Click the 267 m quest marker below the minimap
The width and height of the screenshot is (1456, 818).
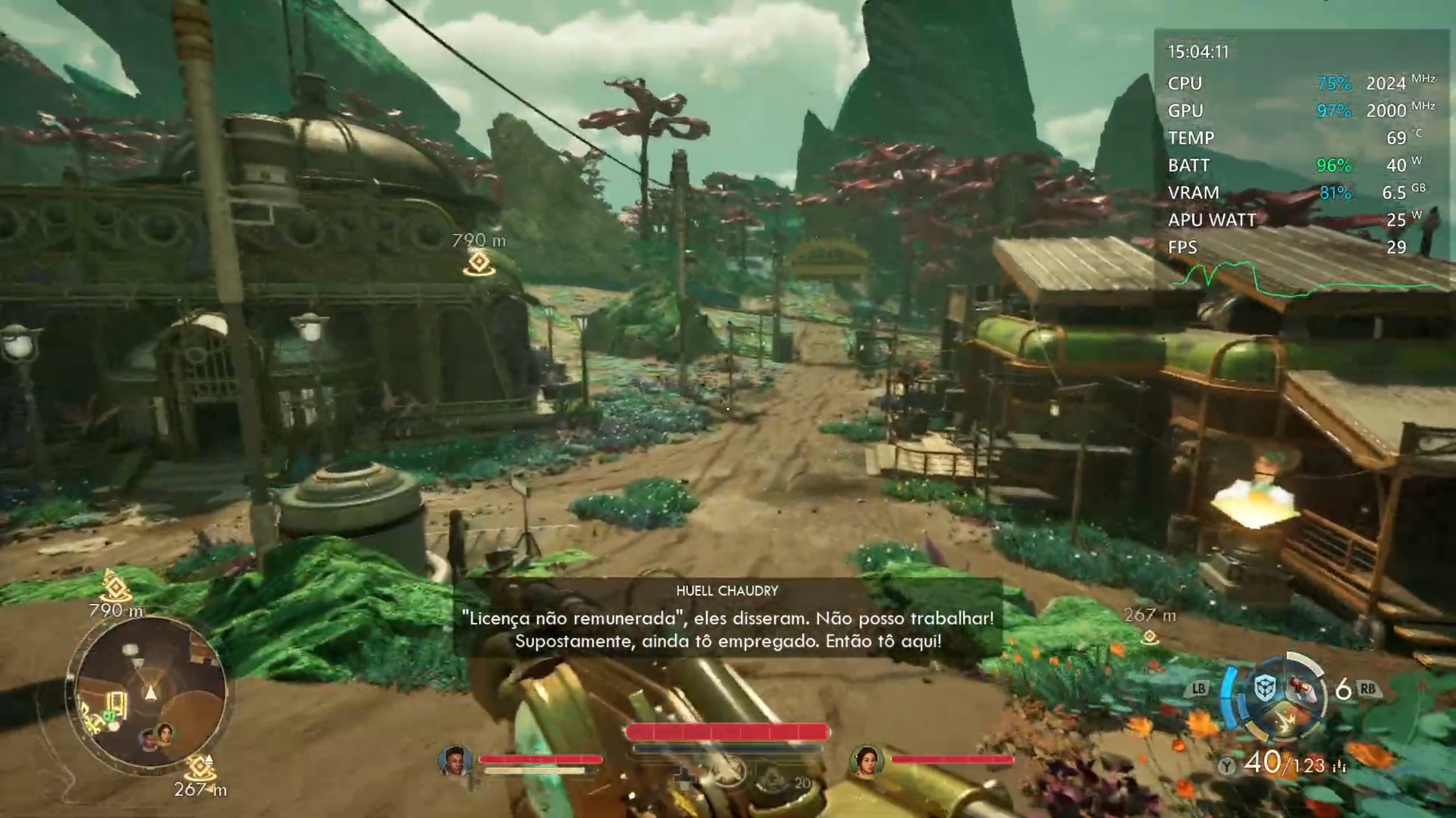tap(200, 767)
